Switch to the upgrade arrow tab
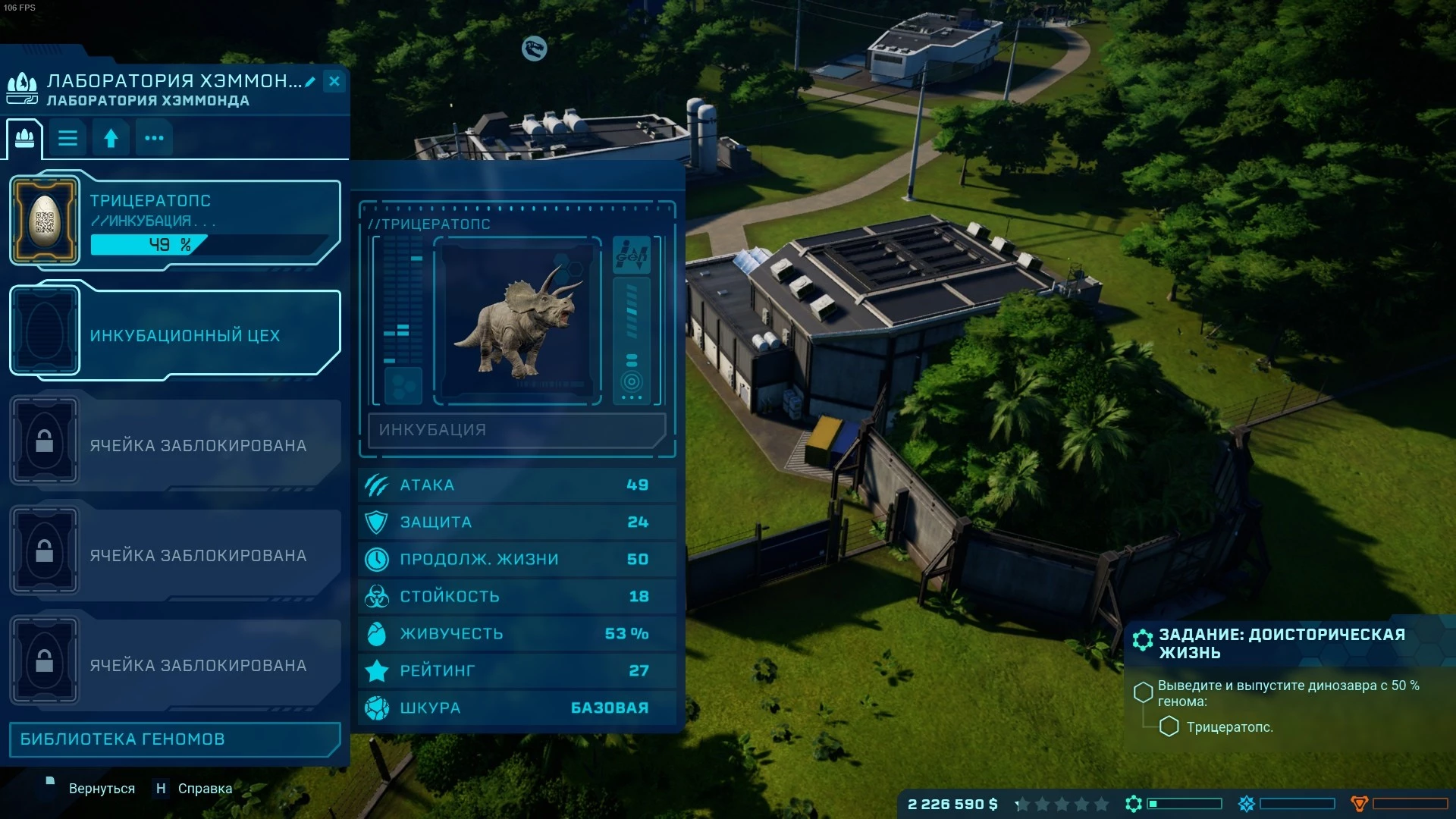1456x819 pixels. [x=111, y=139]
